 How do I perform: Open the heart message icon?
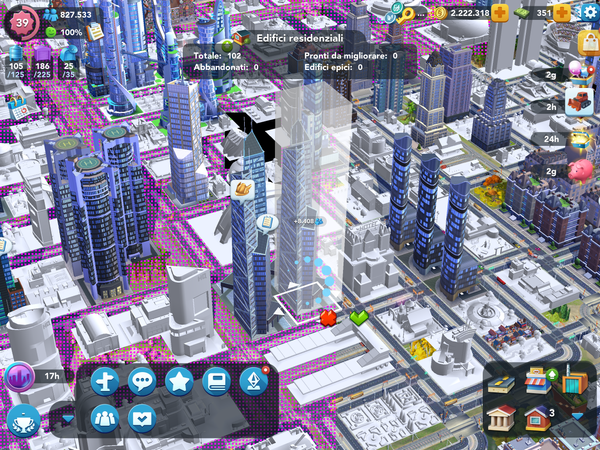pos(142,417)
